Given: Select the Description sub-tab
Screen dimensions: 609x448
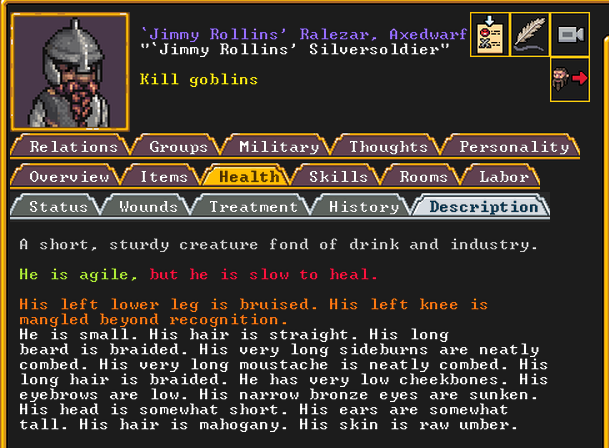Looking at the screenshot, I should 483,207.
